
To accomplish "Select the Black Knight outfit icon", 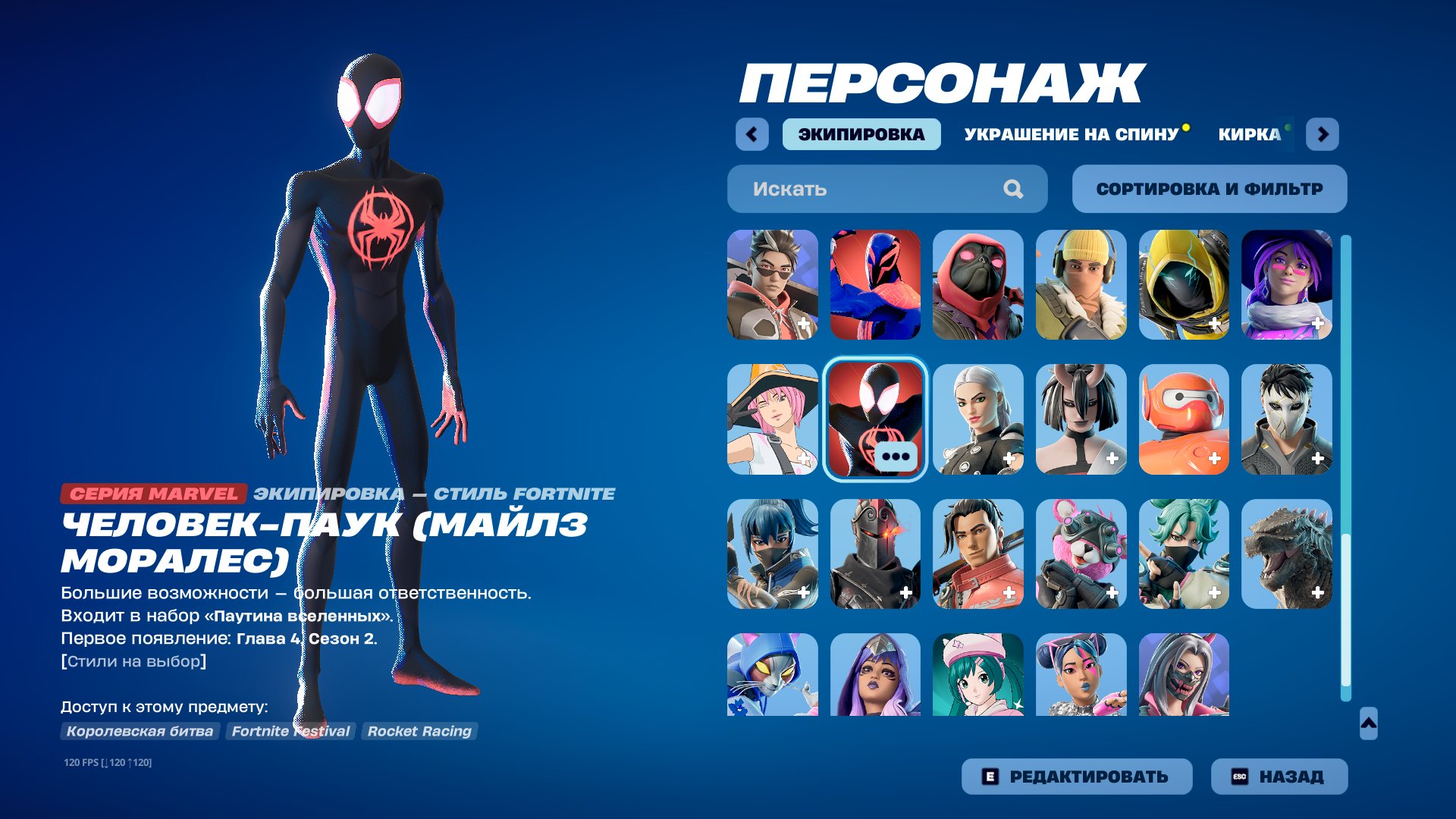I will [876, 555].
